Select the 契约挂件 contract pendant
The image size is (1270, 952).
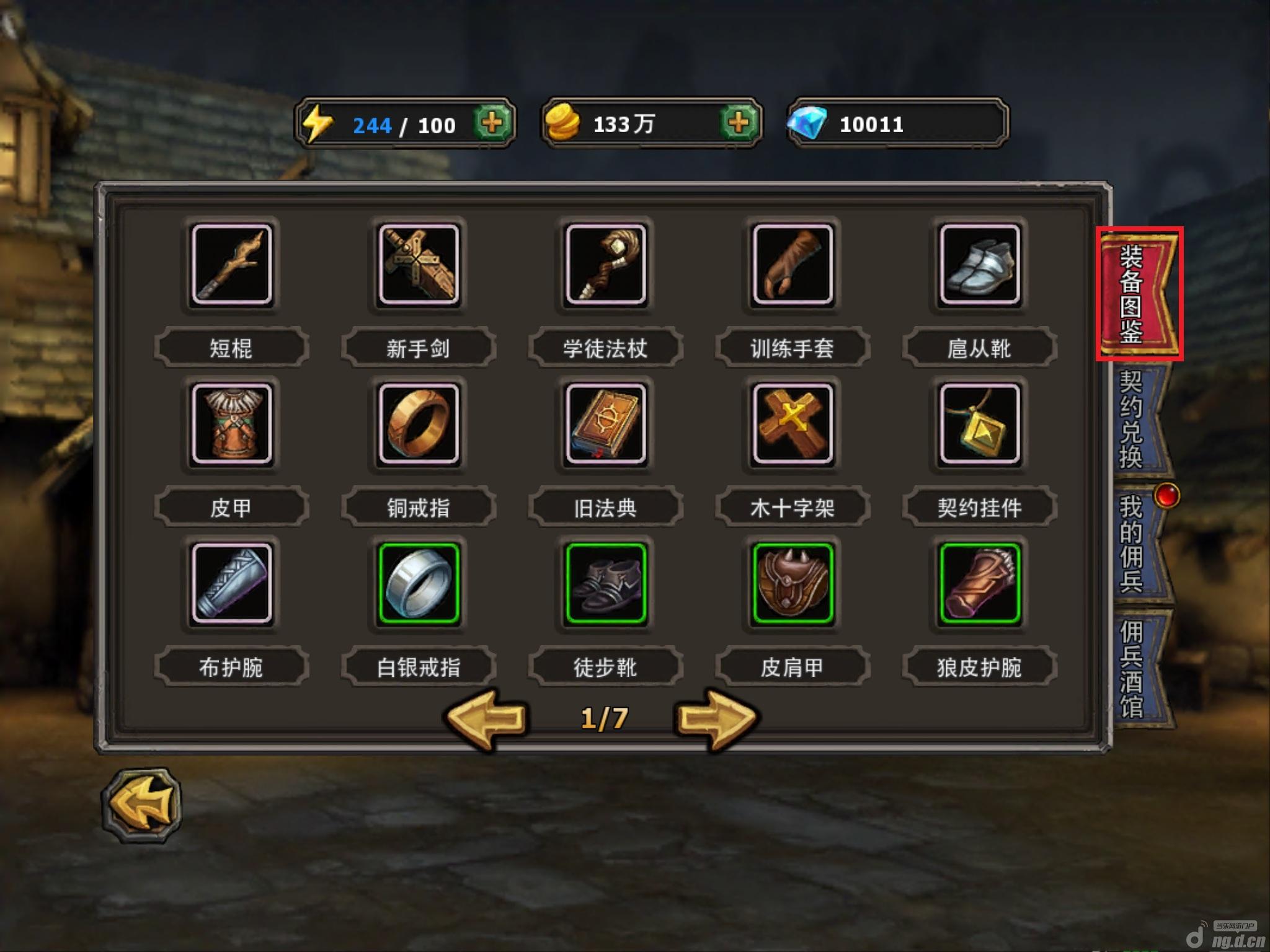[980, 424]
